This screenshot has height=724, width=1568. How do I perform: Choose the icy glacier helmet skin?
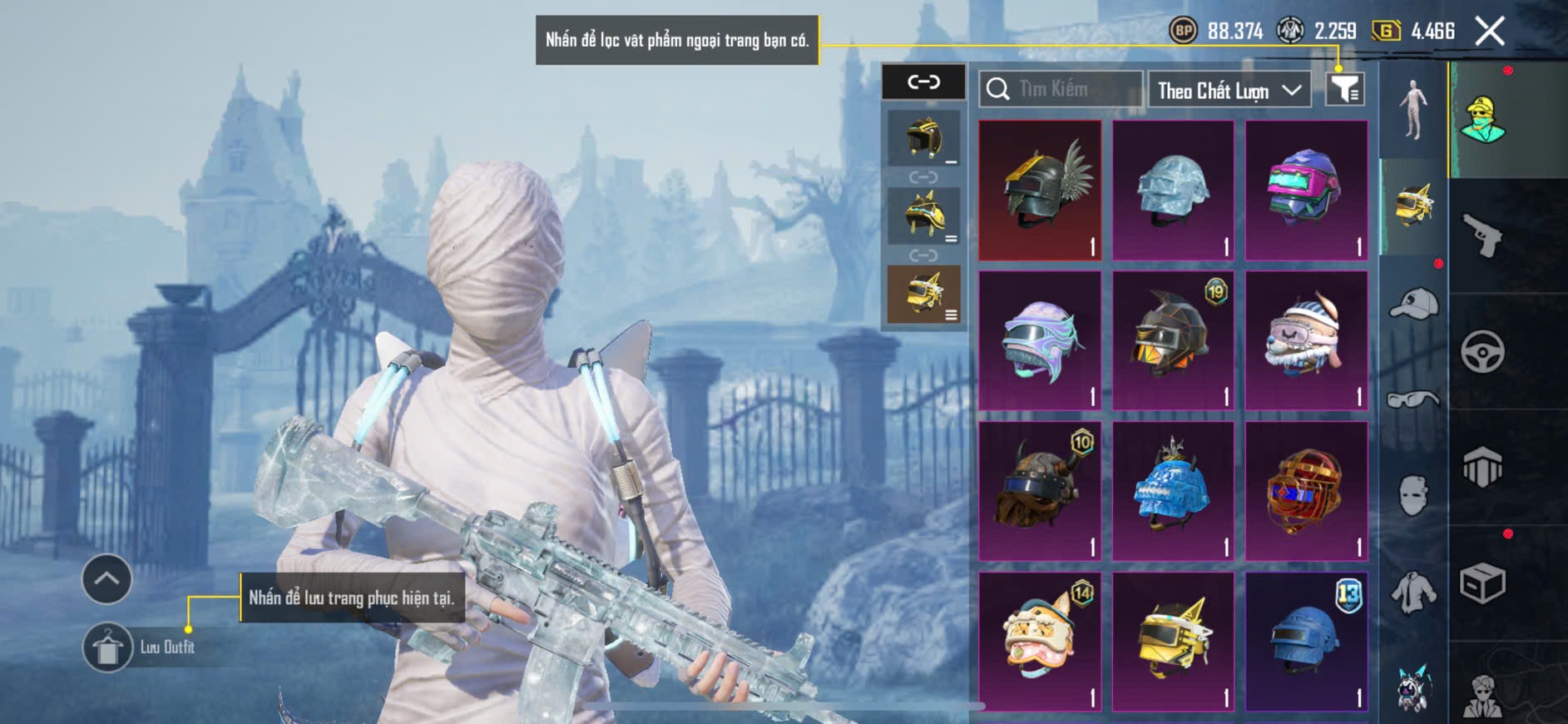click(1173, 190)
